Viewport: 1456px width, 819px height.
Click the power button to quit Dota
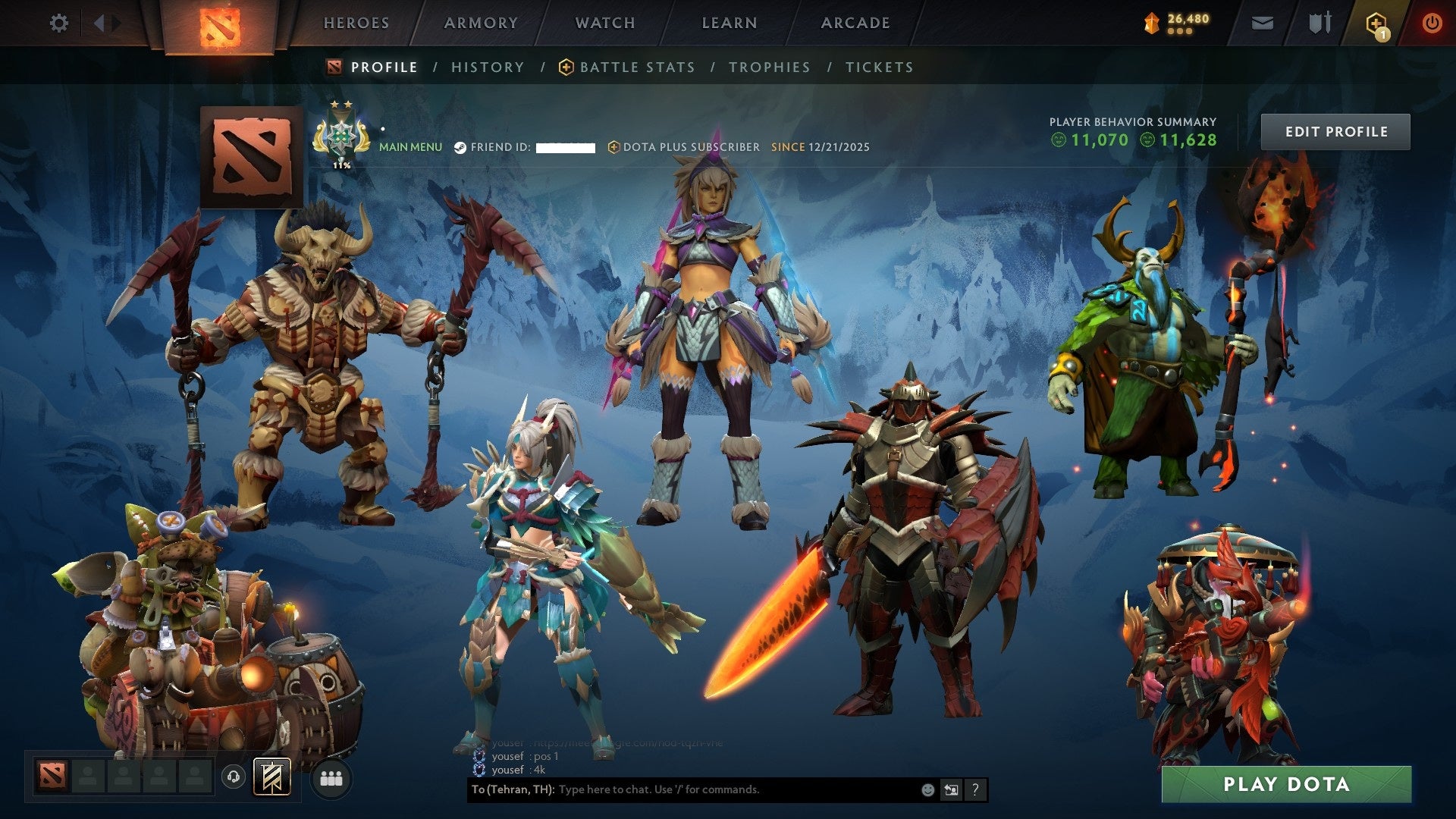tap(1432, 23)
